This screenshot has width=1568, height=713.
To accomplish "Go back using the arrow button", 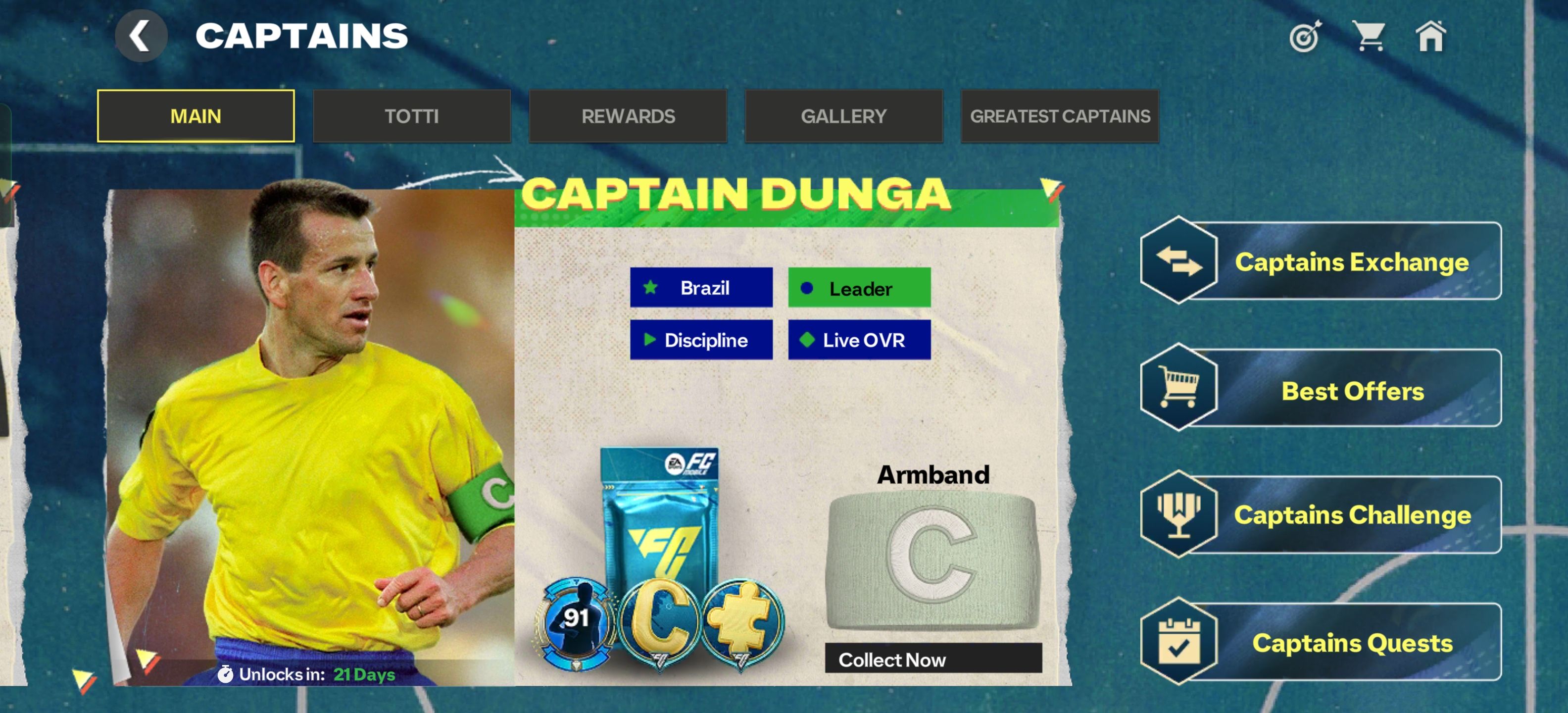I will click(141, 36).
